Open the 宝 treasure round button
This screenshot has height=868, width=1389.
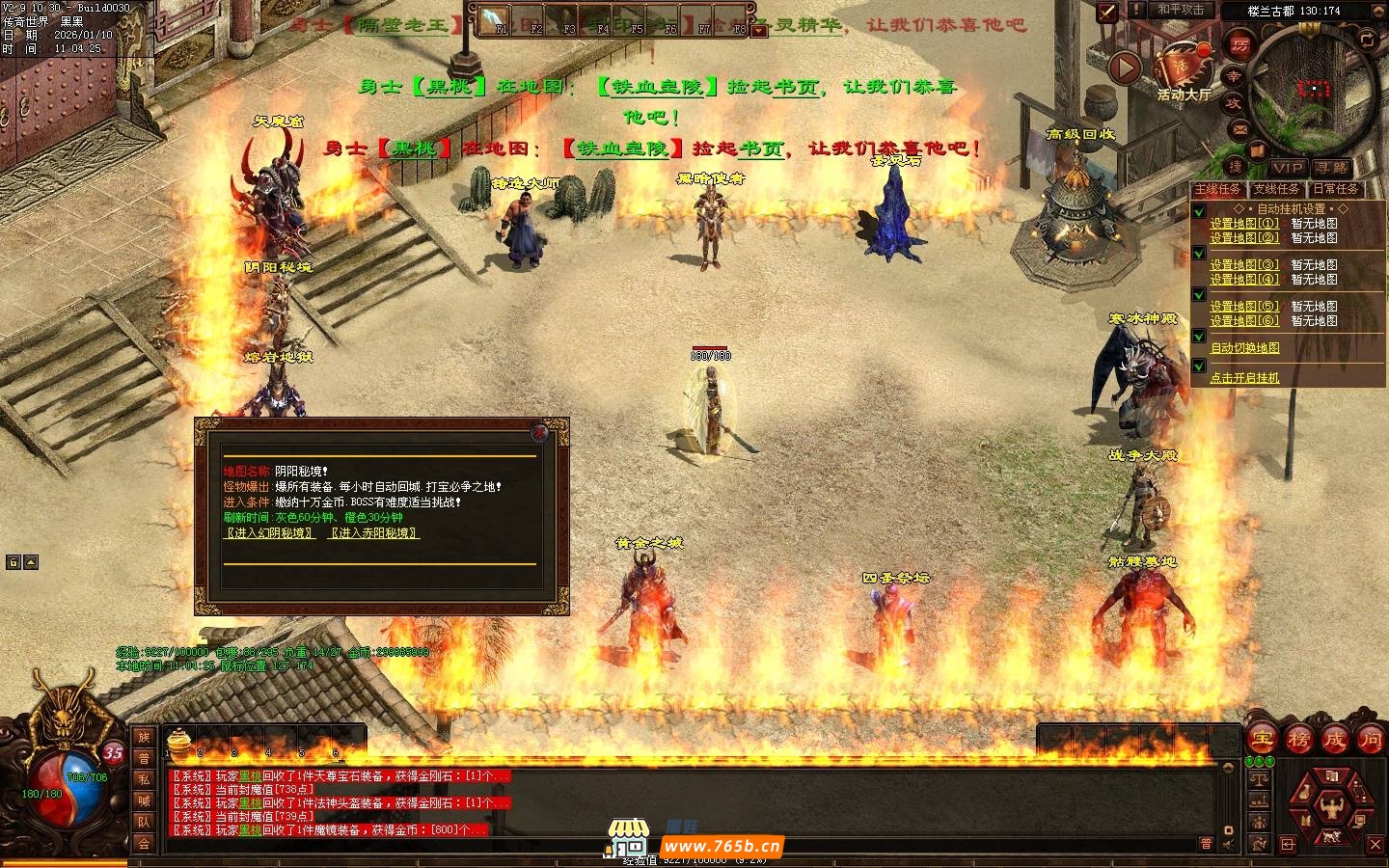(x=1262, y=740)
